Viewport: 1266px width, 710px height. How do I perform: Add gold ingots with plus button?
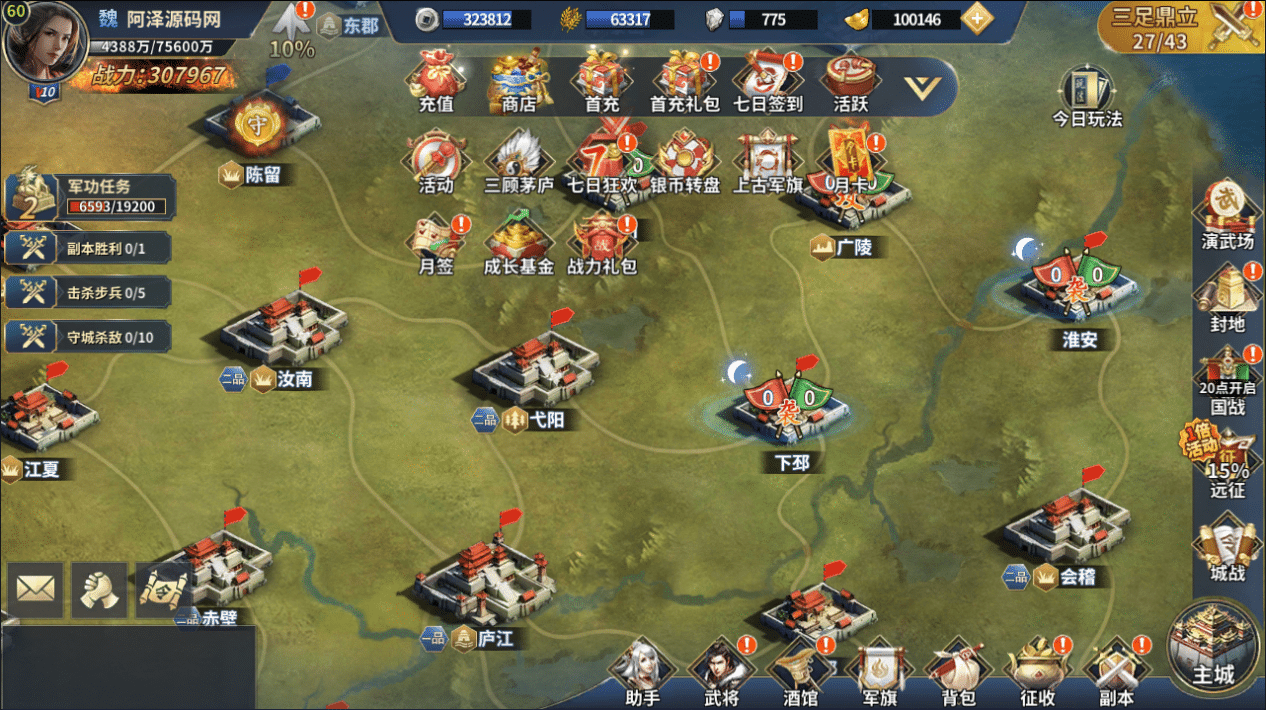(x=977, y=18)
